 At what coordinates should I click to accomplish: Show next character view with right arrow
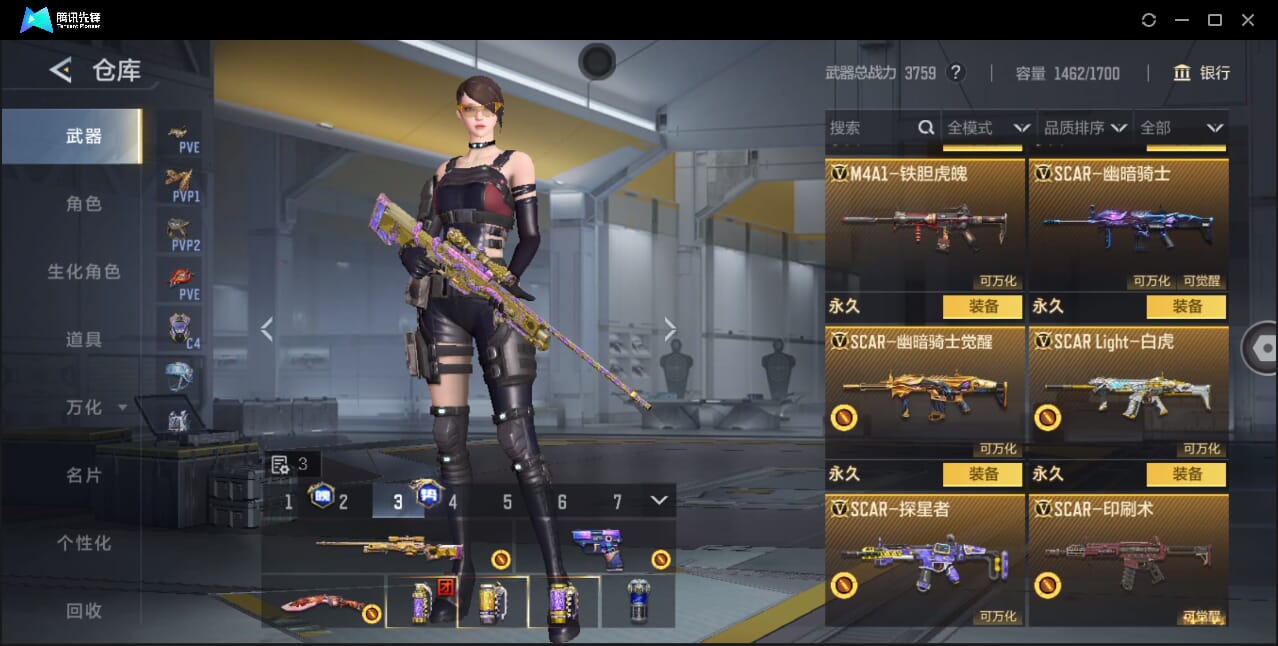tap(670, 329)
